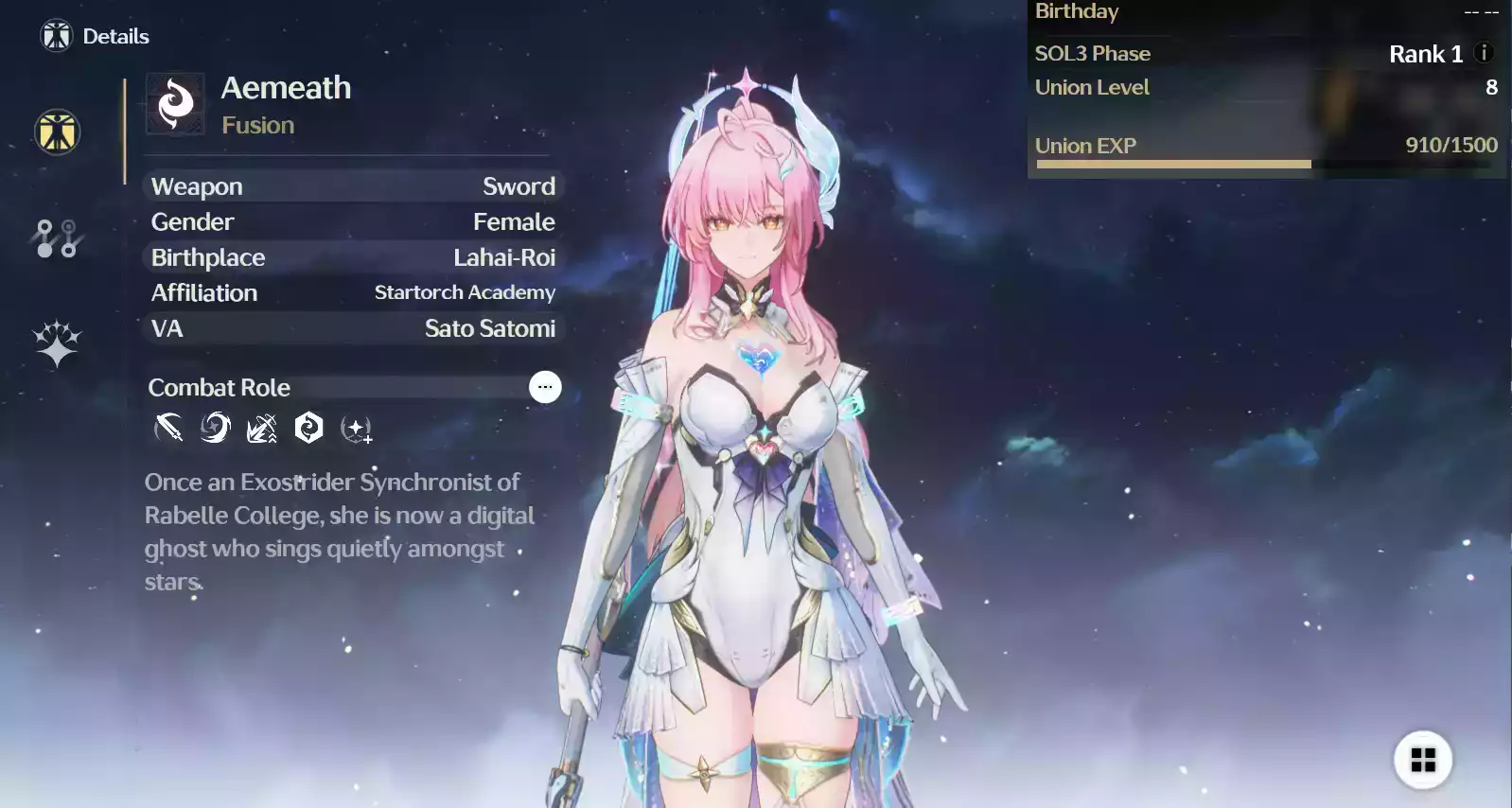Click the sword combat role icon

point(167,428)
